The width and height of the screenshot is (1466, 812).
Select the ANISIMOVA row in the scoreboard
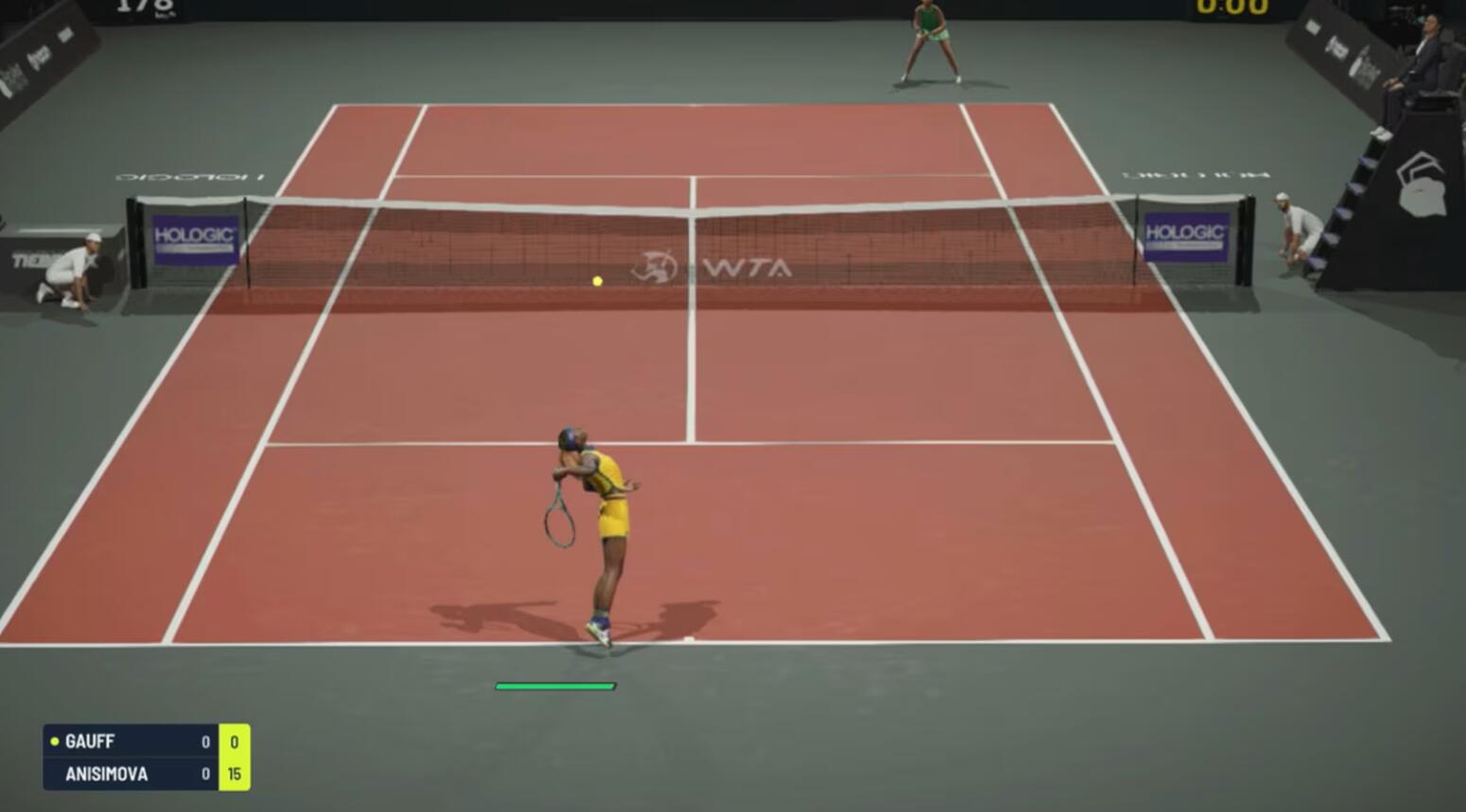point(113,773)
